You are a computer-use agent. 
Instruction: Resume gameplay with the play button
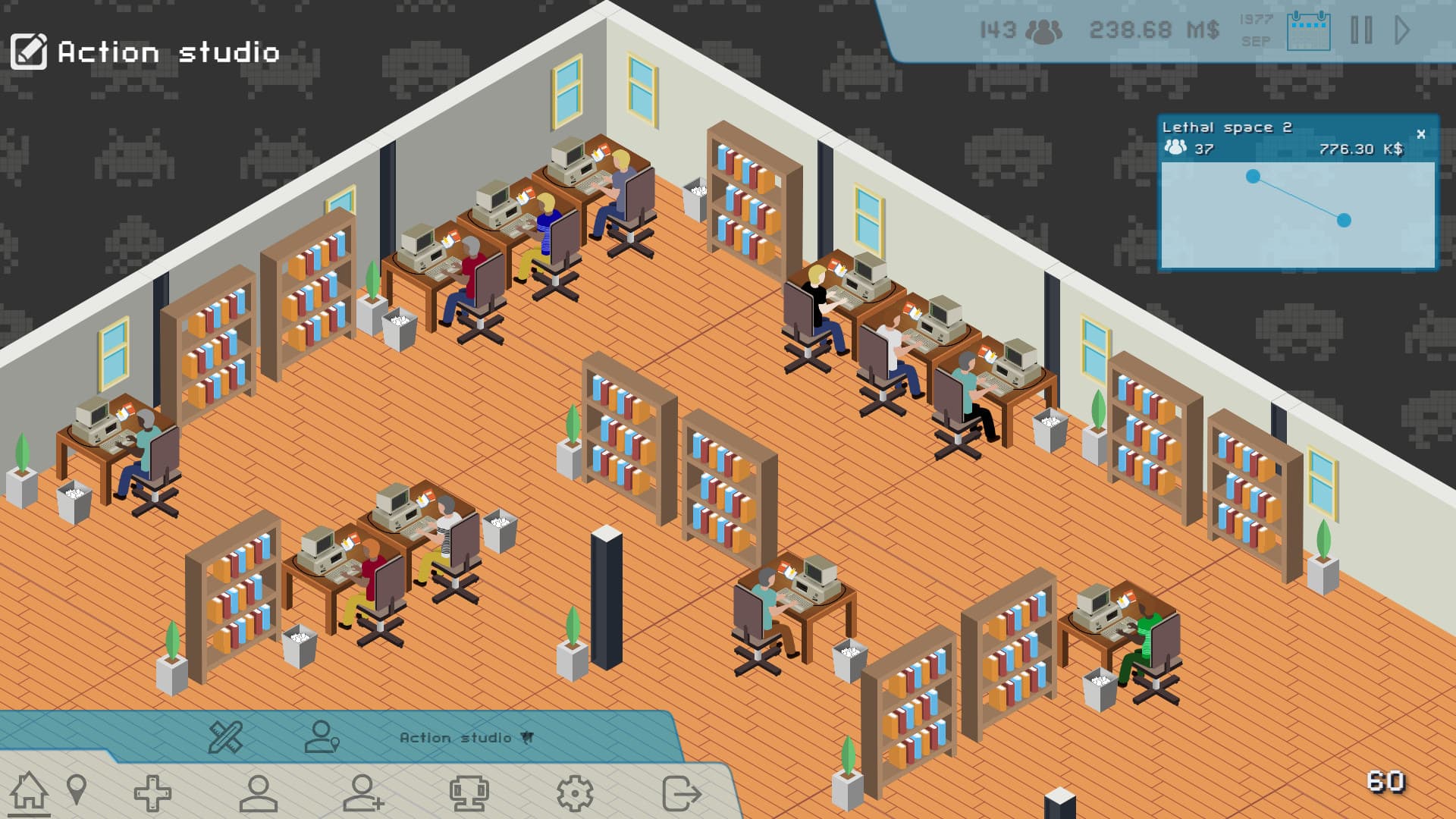click(x=1399, y=29)
